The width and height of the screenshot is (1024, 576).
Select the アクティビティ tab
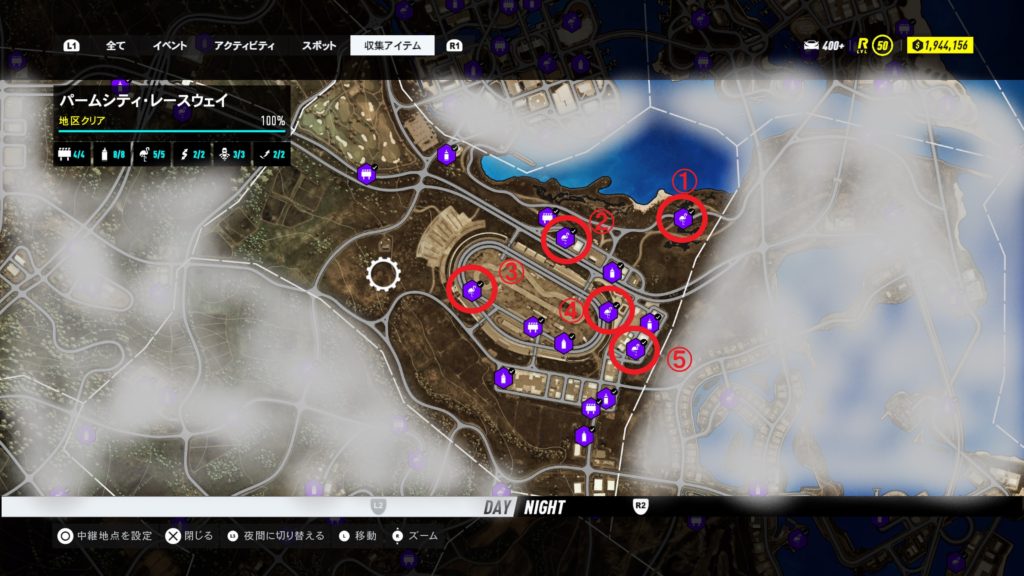click(243, 46)
